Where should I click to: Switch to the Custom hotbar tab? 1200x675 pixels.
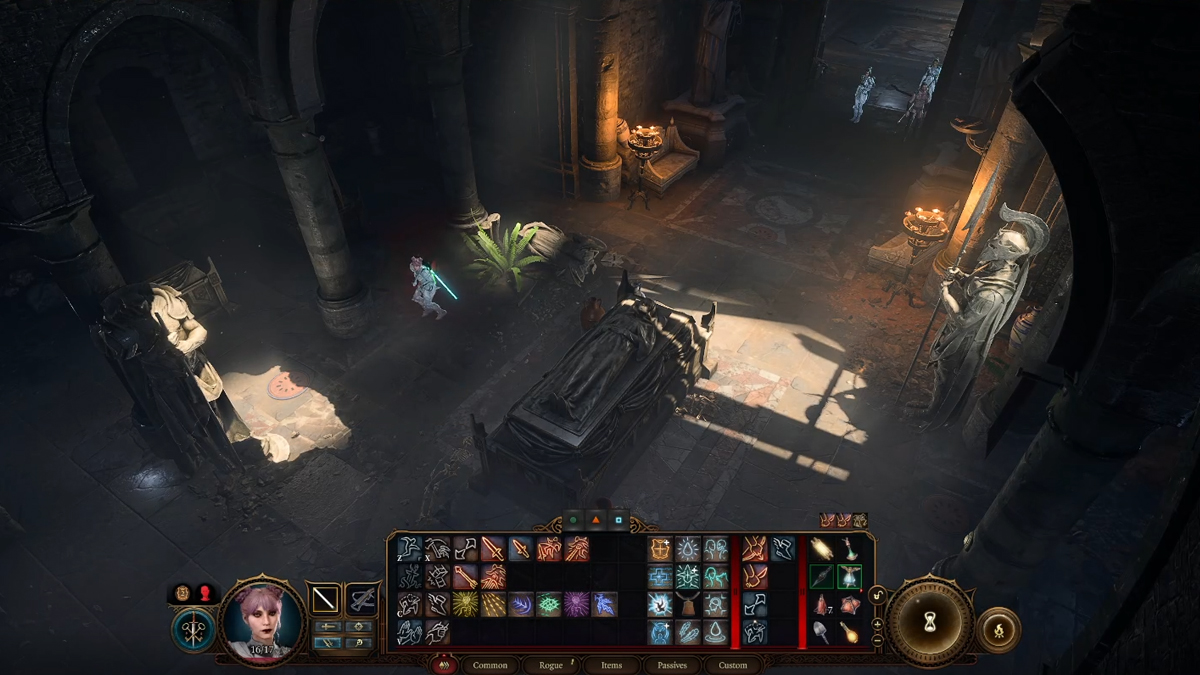coord(732,665)
